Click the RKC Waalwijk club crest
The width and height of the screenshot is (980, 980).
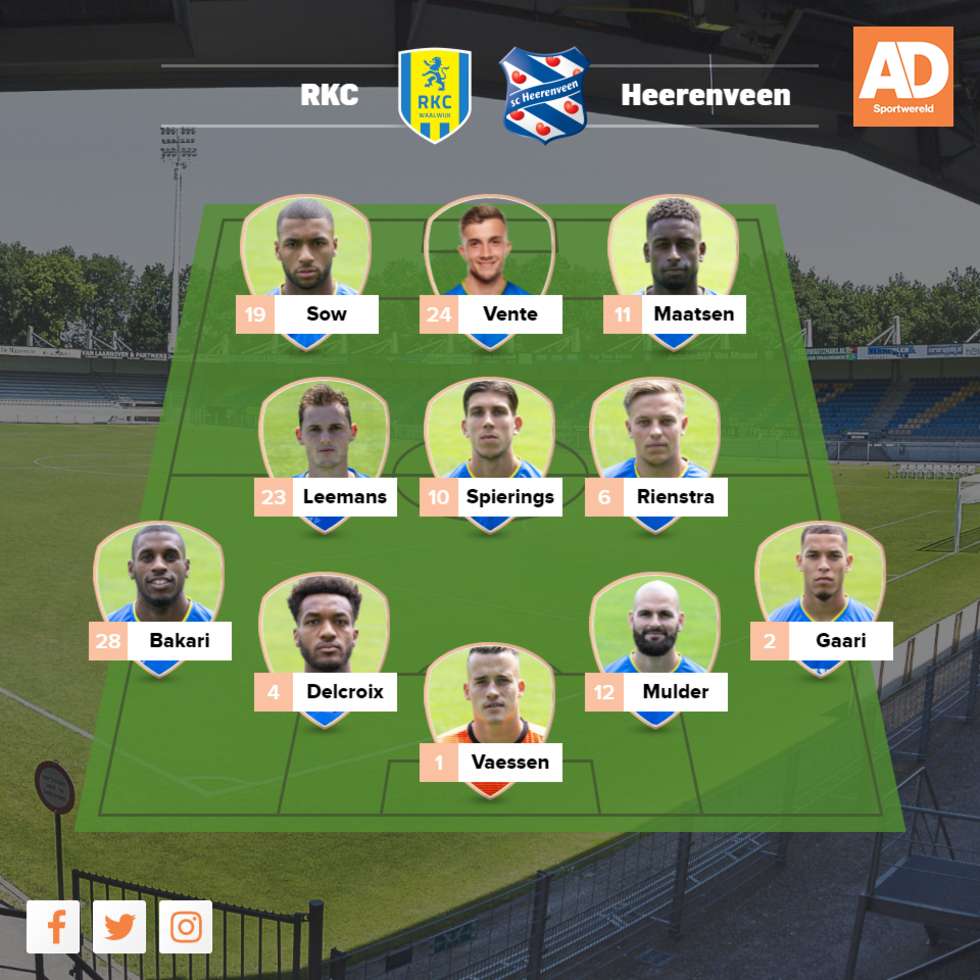(435, 95)
